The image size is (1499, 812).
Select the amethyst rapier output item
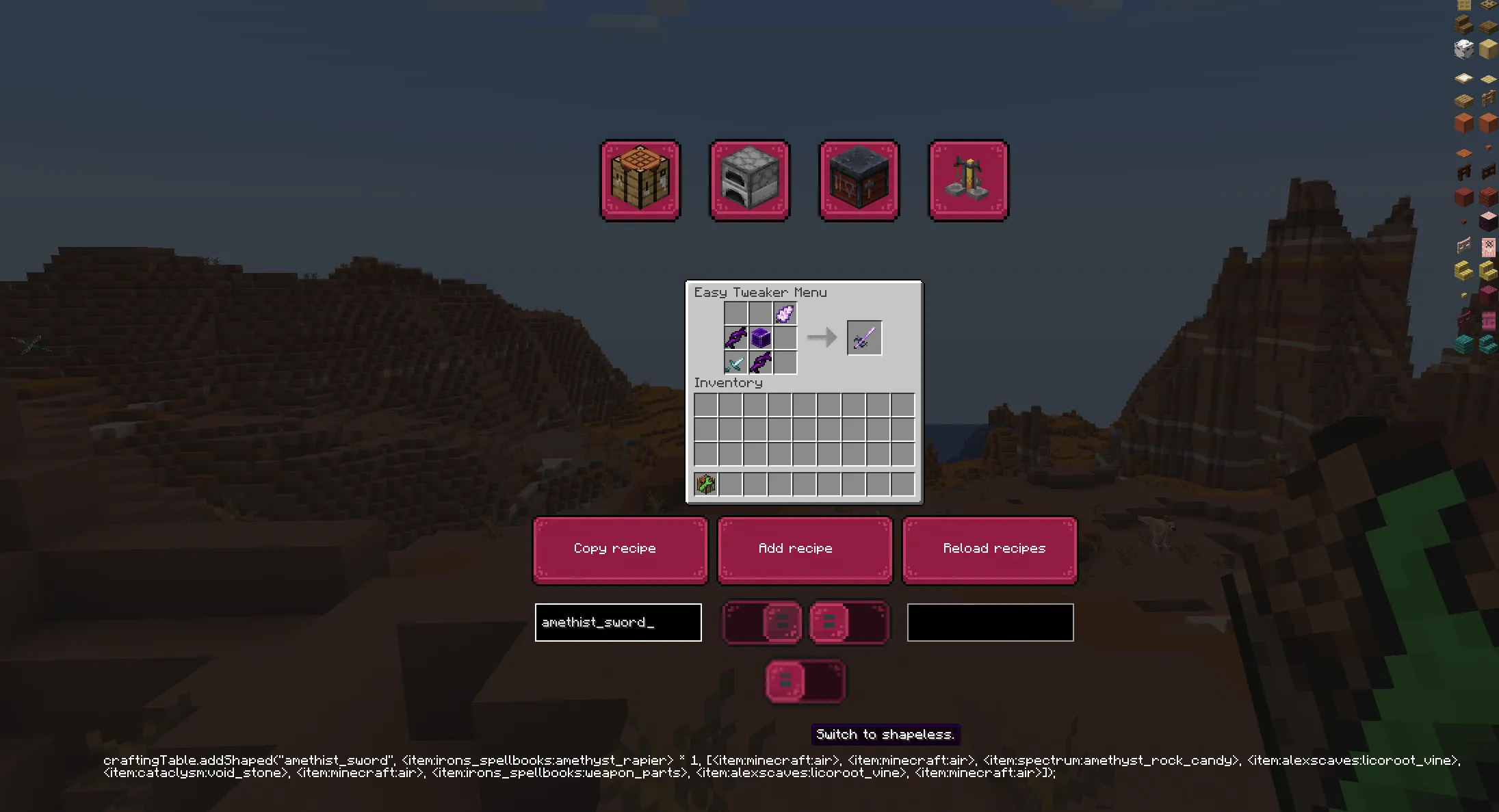(865, 337)
